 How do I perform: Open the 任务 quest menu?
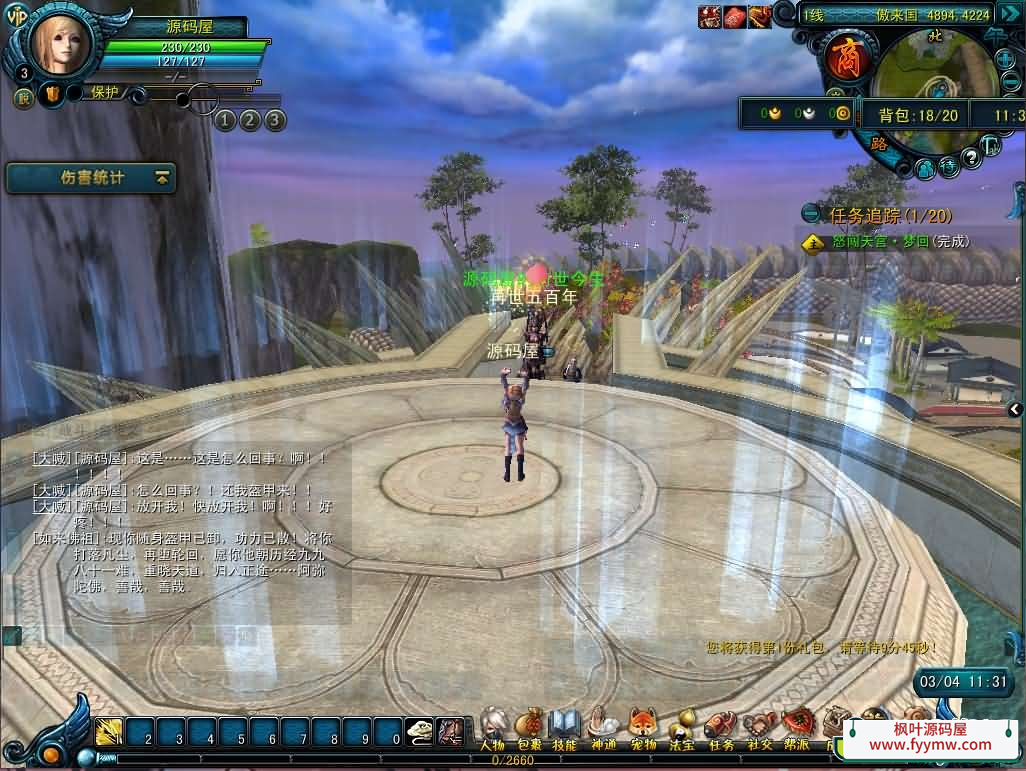(720, 725)
